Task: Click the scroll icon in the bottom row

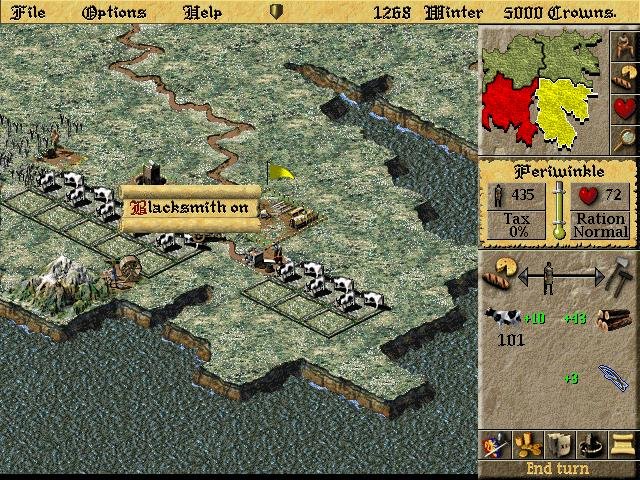Action: [623, 445]
